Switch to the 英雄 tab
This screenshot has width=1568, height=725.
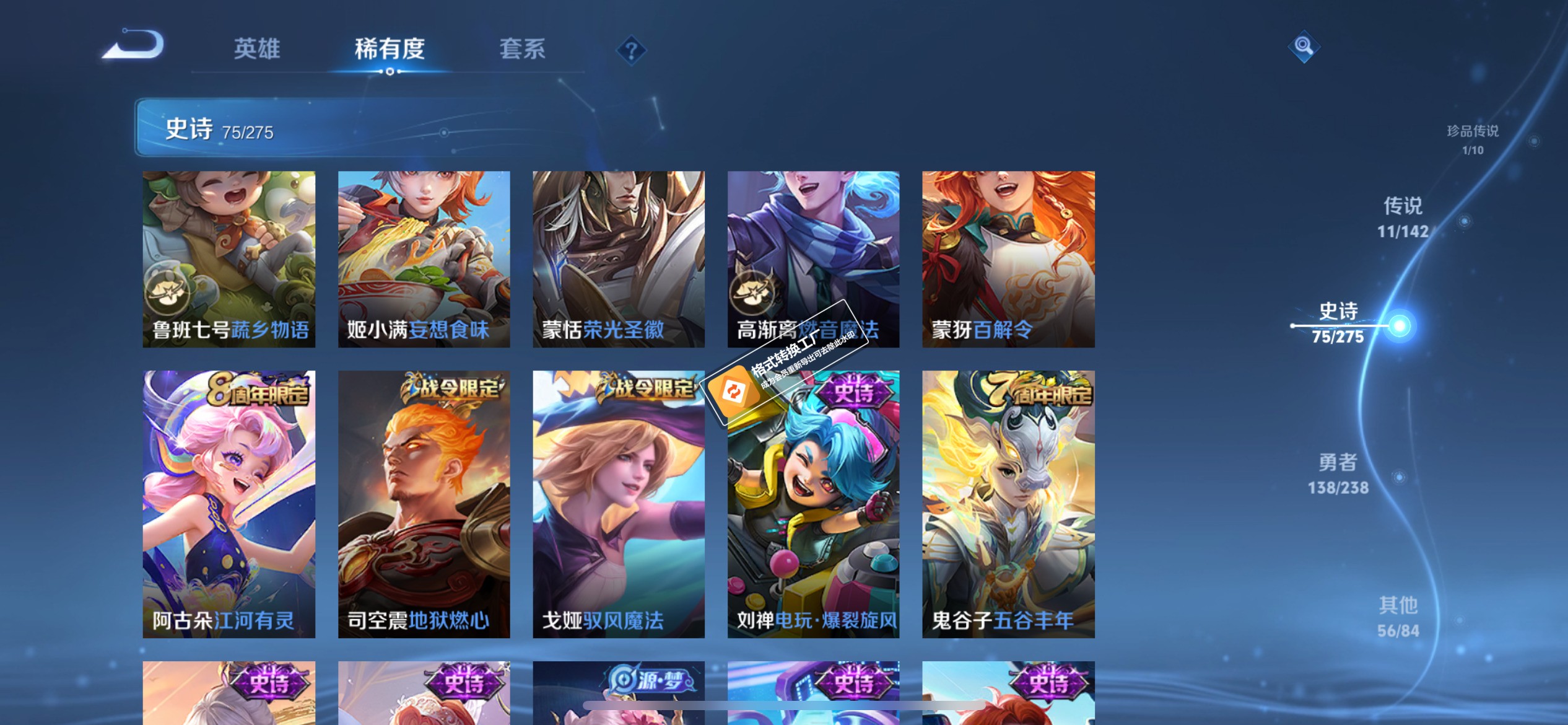point(256,49)
